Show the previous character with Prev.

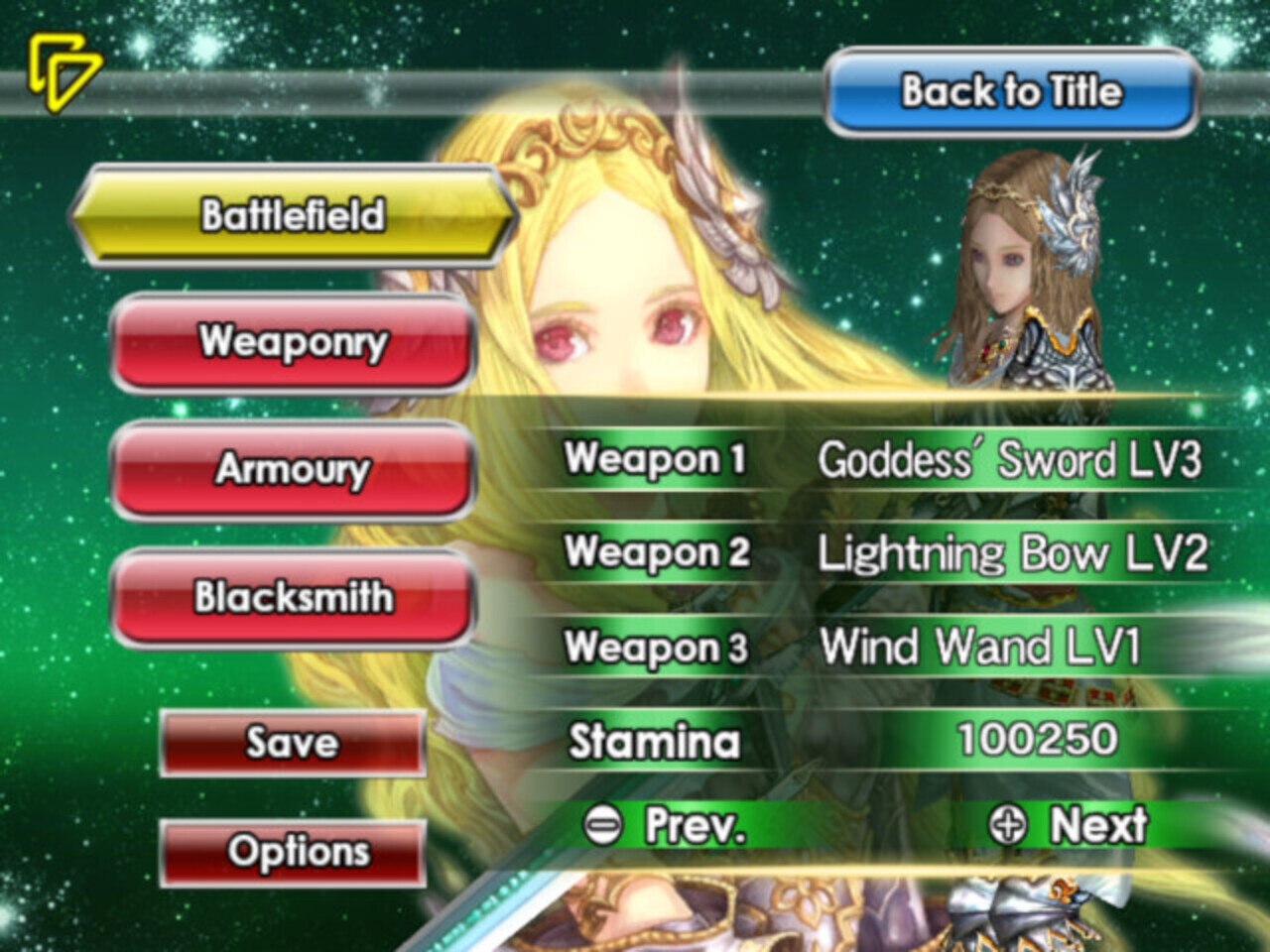click(665, 825)
